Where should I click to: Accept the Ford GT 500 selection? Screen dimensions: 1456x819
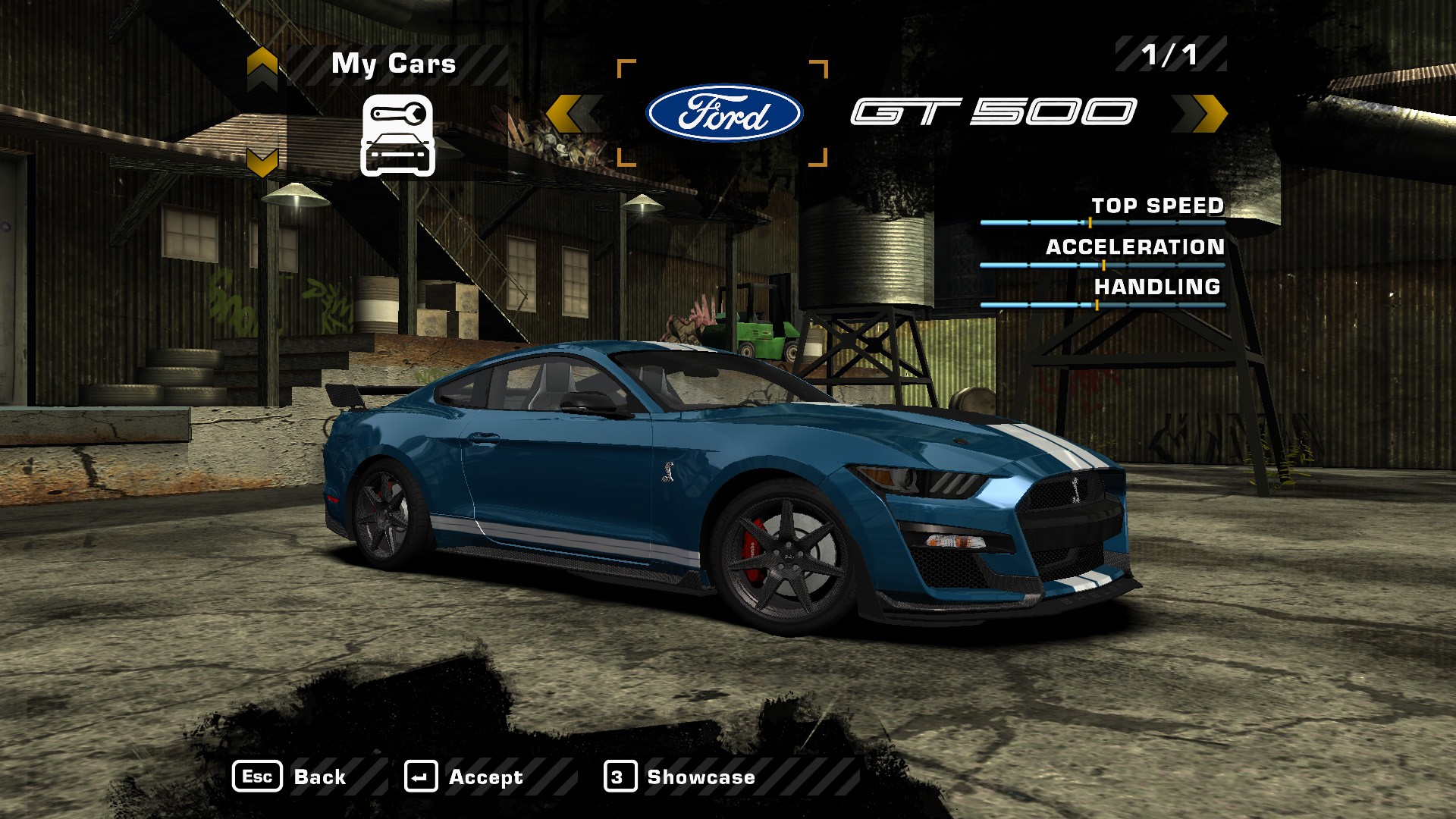pos(464,777)
